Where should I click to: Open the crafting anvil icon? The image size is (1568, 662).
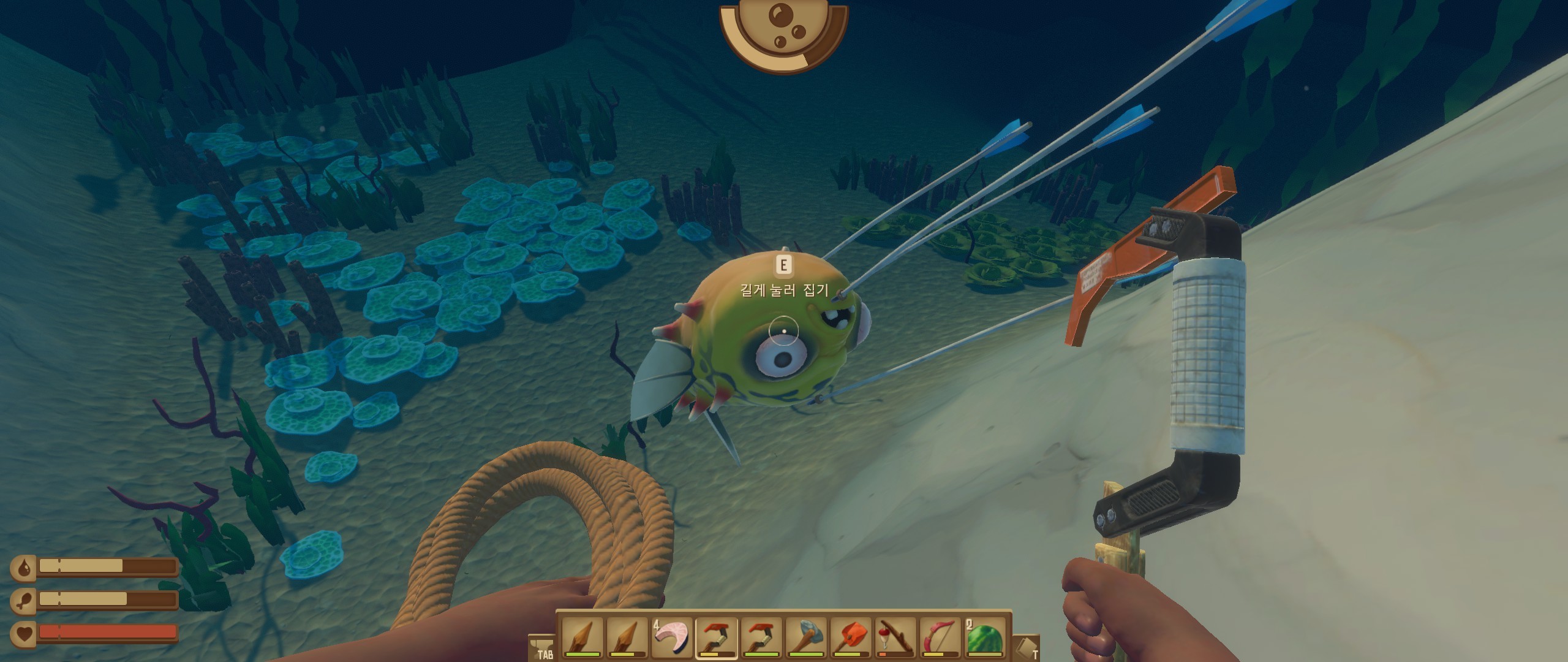click(x=541, y=645)
